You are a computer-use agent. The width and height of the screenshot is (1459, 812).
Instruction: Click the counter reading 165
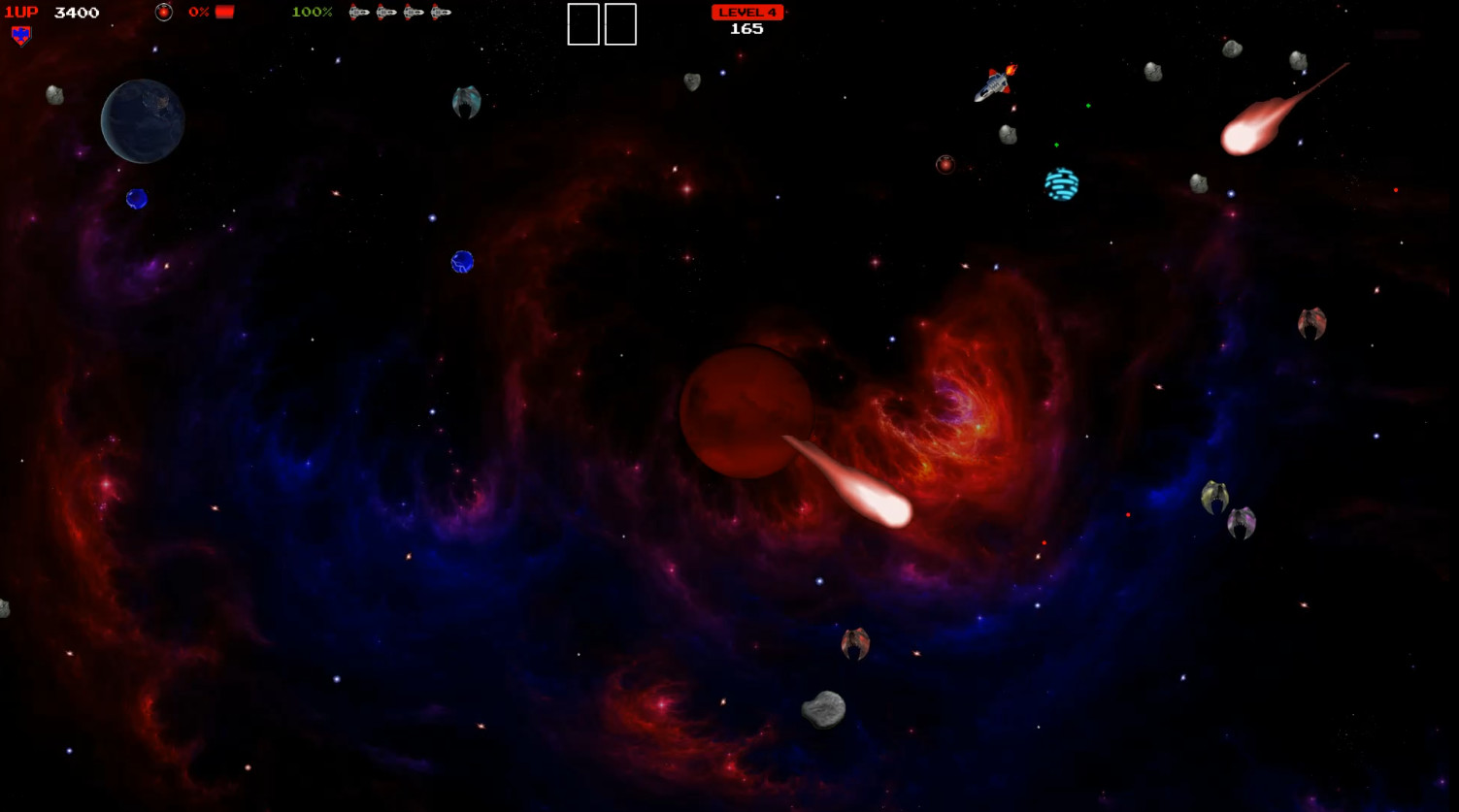[747, 27]
